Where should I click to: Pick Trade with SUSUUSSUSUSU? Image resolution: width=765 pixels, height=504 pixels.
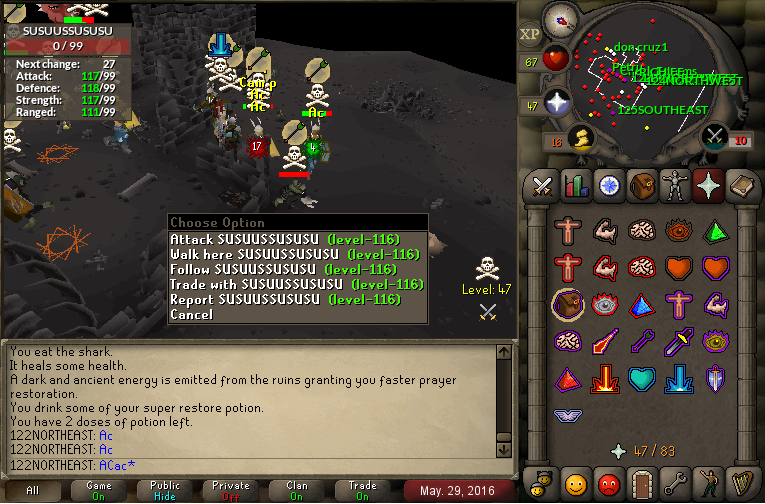(x=297, y=285)
